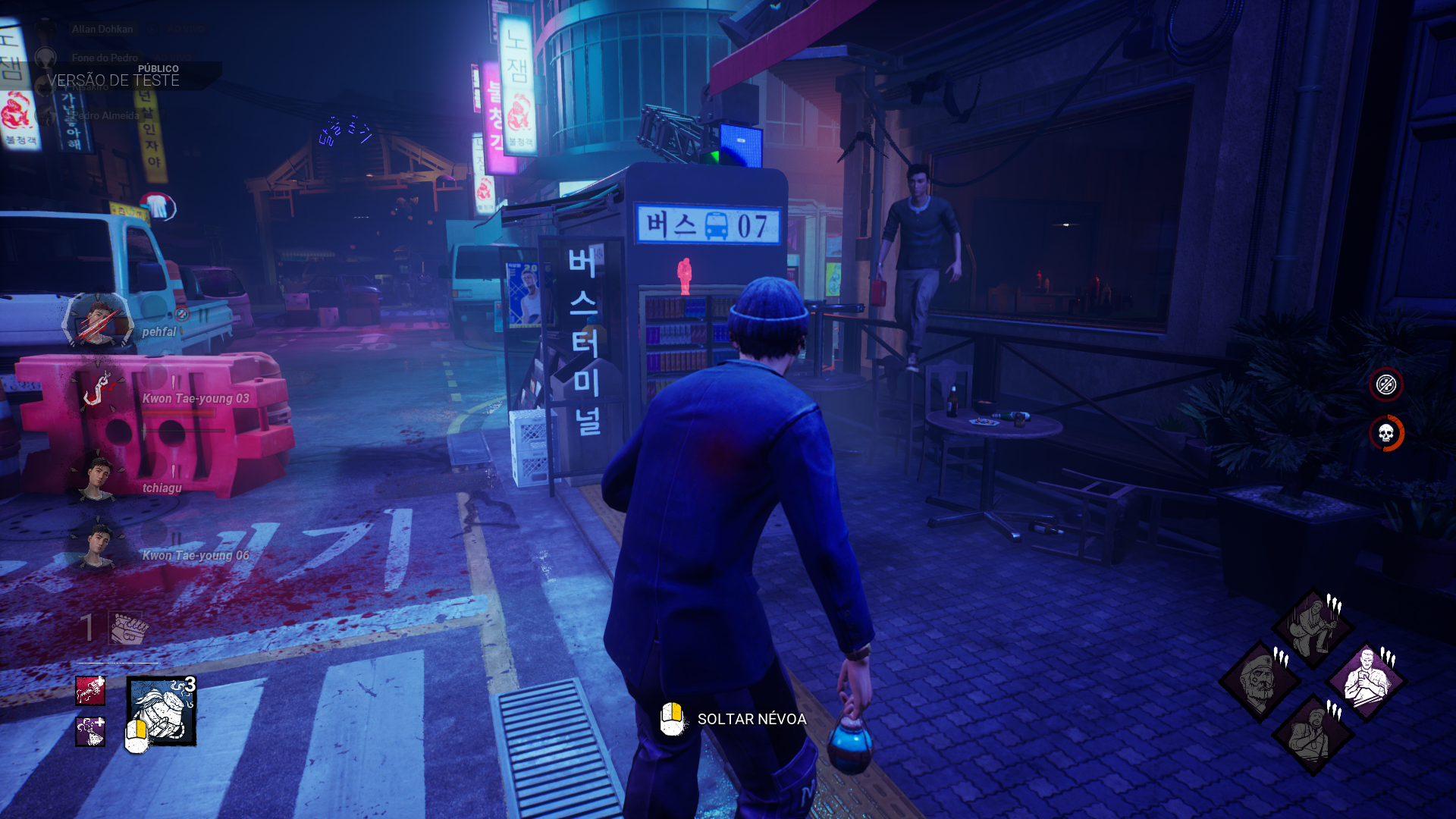Click the red add-on icon

coord(90,690)
